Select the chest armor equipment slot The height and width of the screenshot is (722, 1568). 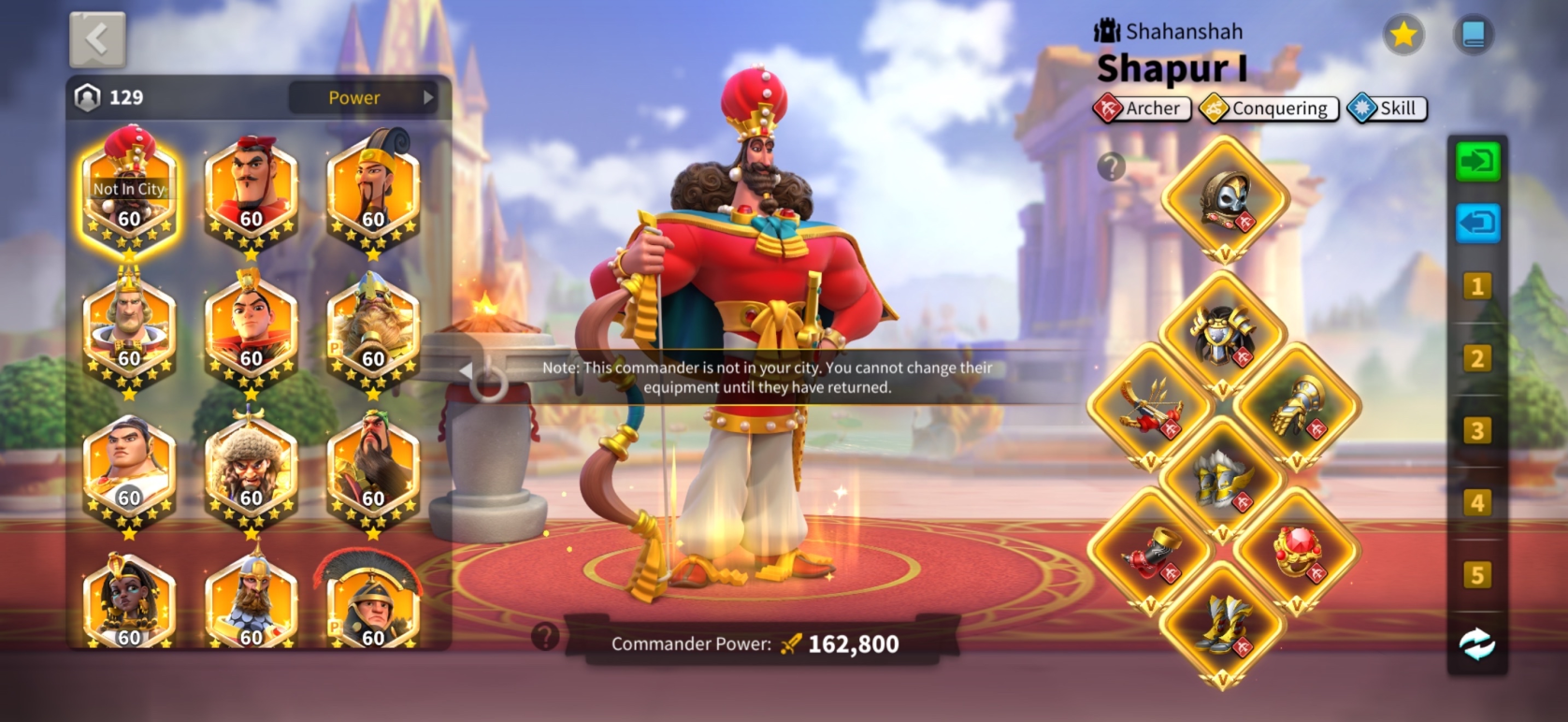coord(1222,334)
